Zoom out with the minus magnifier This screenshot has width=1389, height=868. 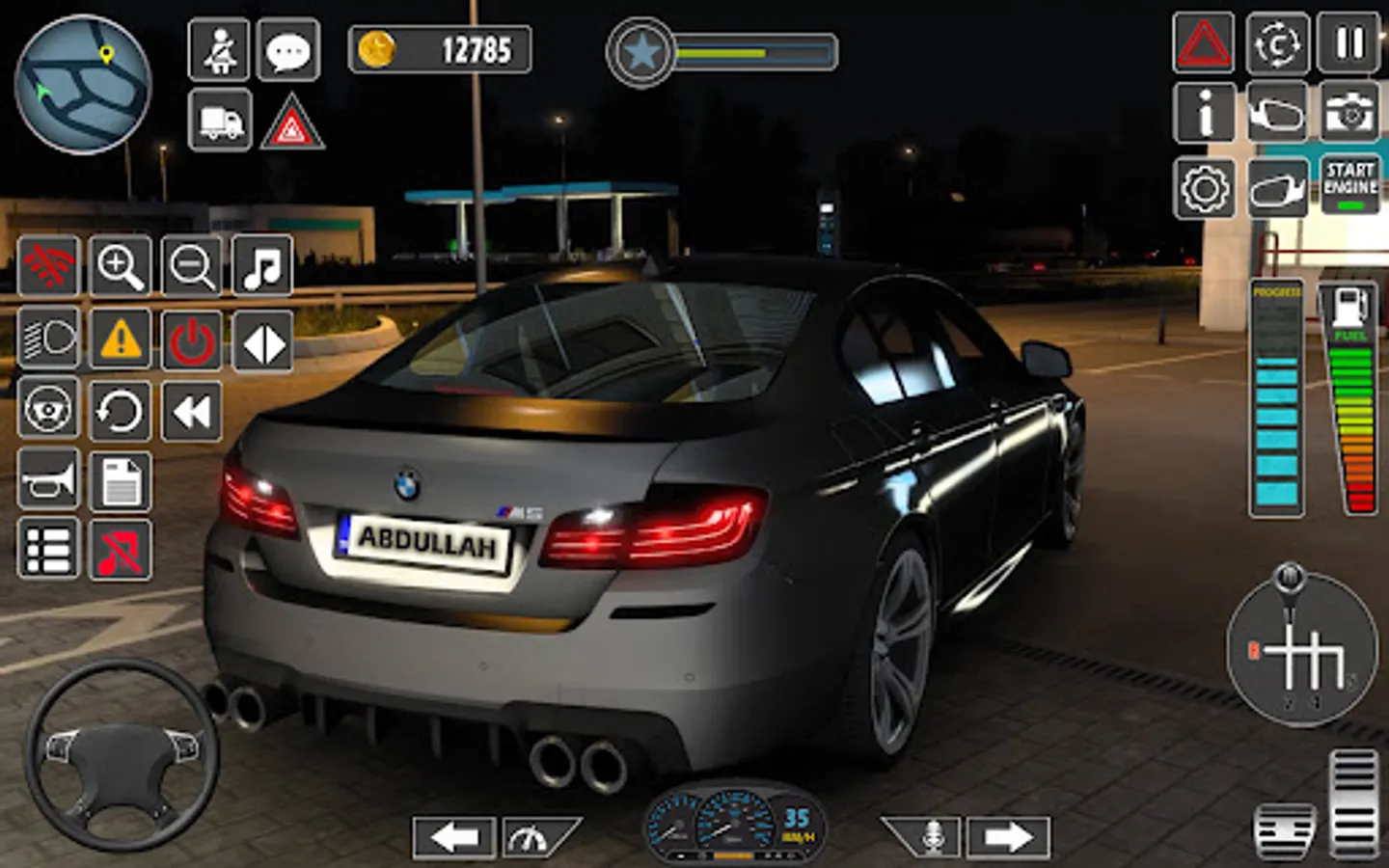point(192,266)
